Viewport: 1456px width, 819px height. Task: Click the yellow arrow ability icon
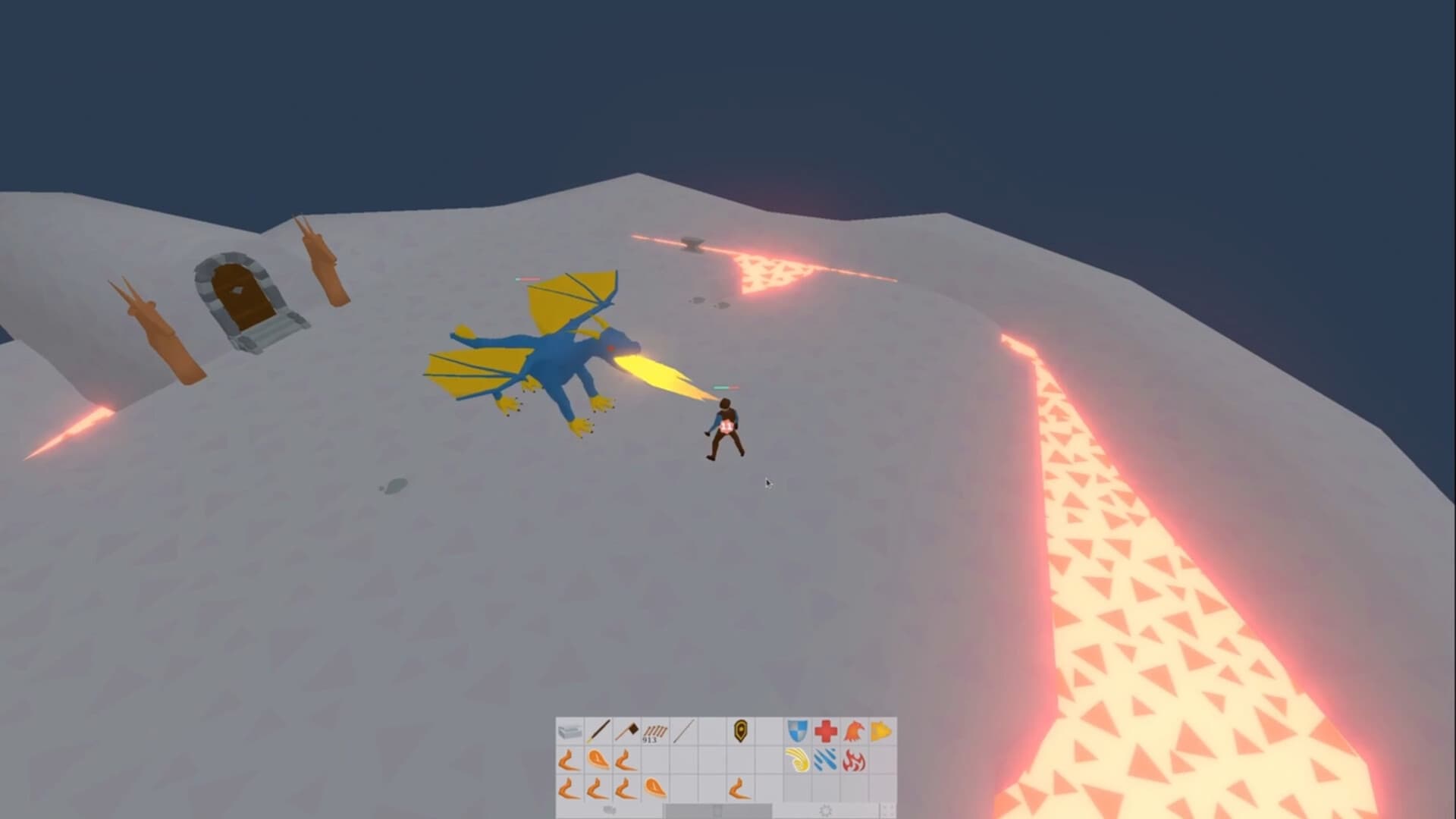[881, 730]
